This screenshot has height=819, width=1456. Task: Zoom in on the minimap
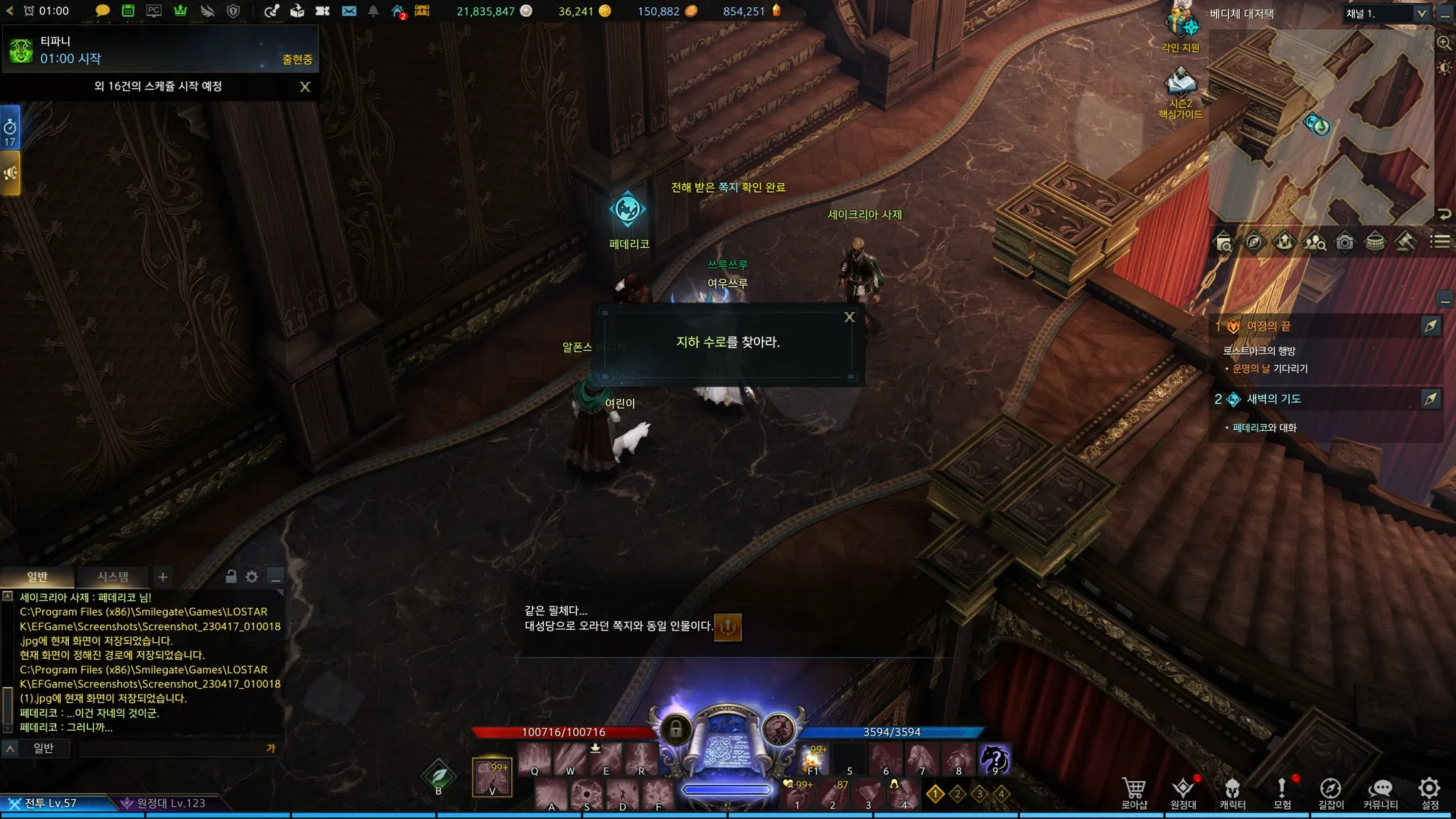point(1444,43)
